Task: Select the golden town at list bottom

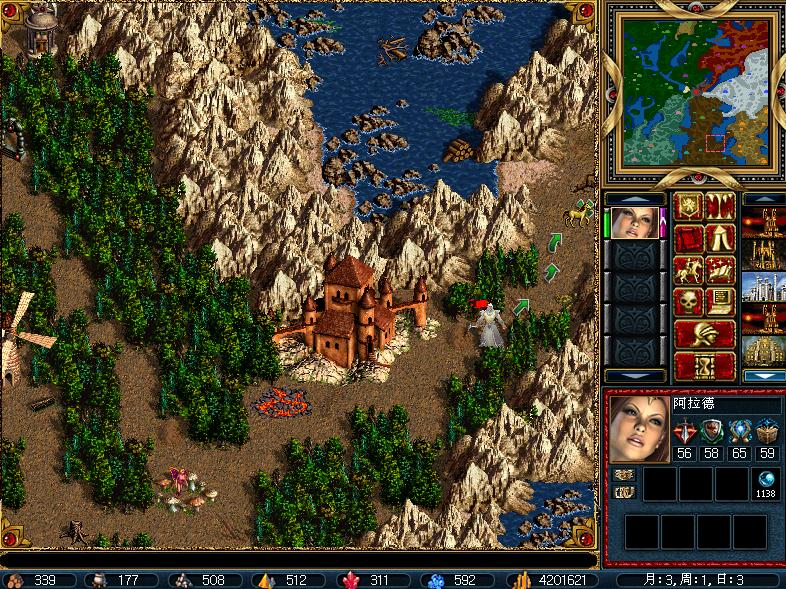Action: (763, 350)
